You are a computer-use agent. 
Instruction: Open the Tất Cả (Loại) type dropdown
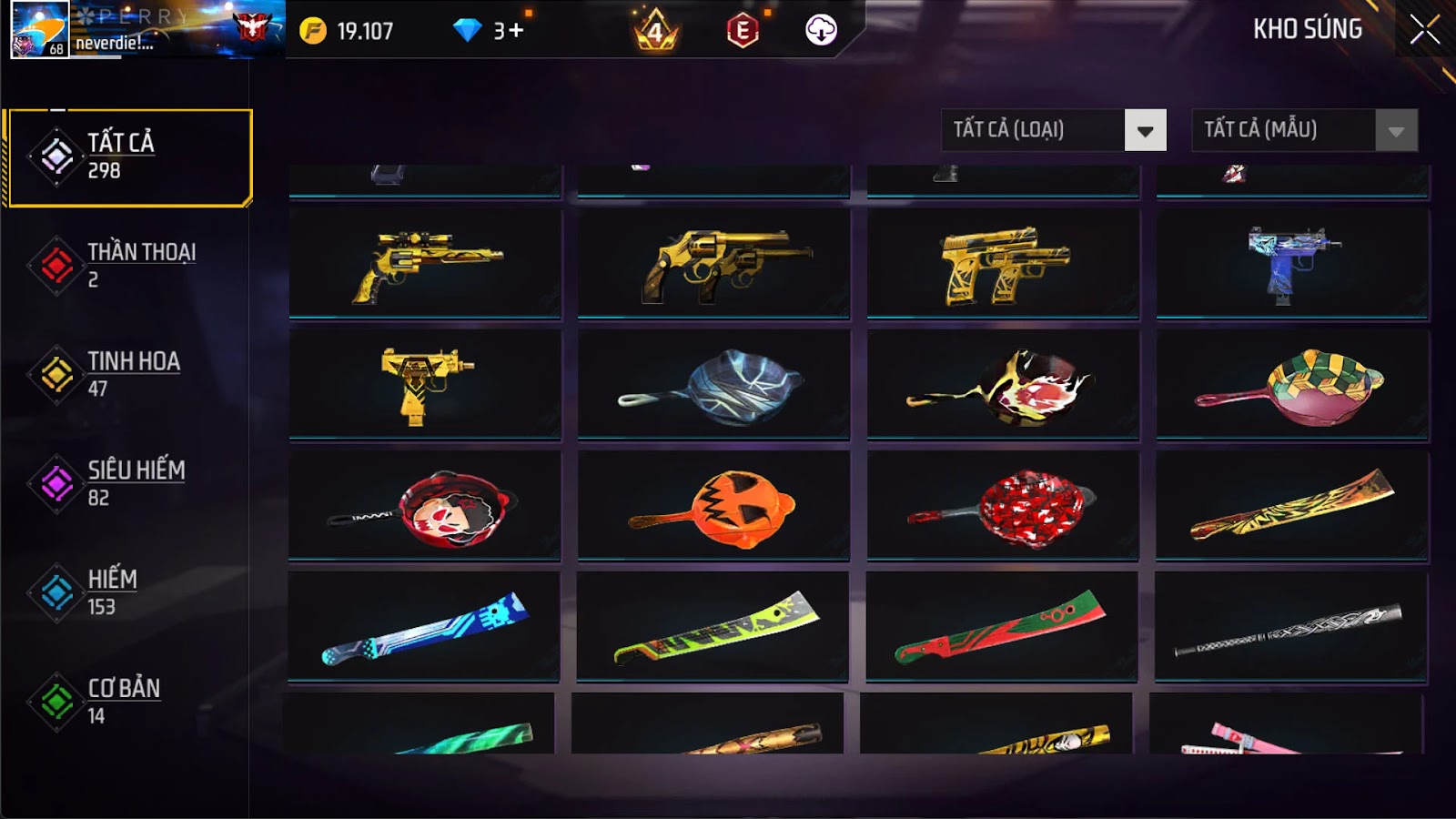1145,130
